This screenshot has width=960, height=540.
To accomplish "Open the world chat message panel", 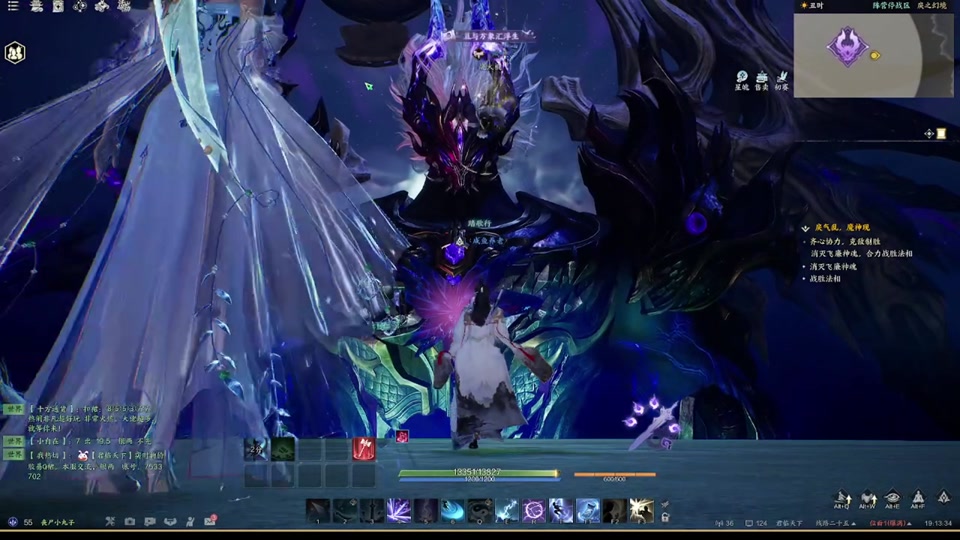I will tap(80, 440).
